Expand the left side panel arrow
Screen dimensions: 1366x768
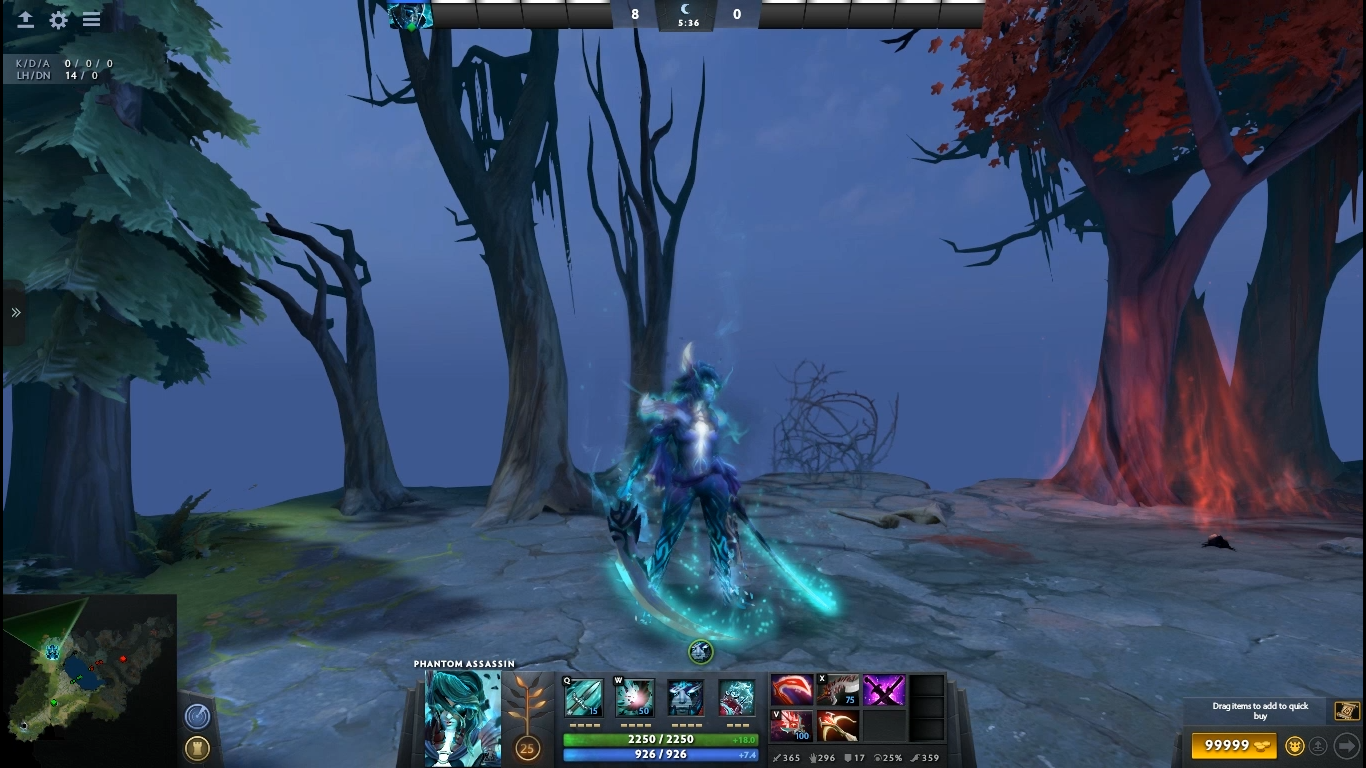pos(15,313)
